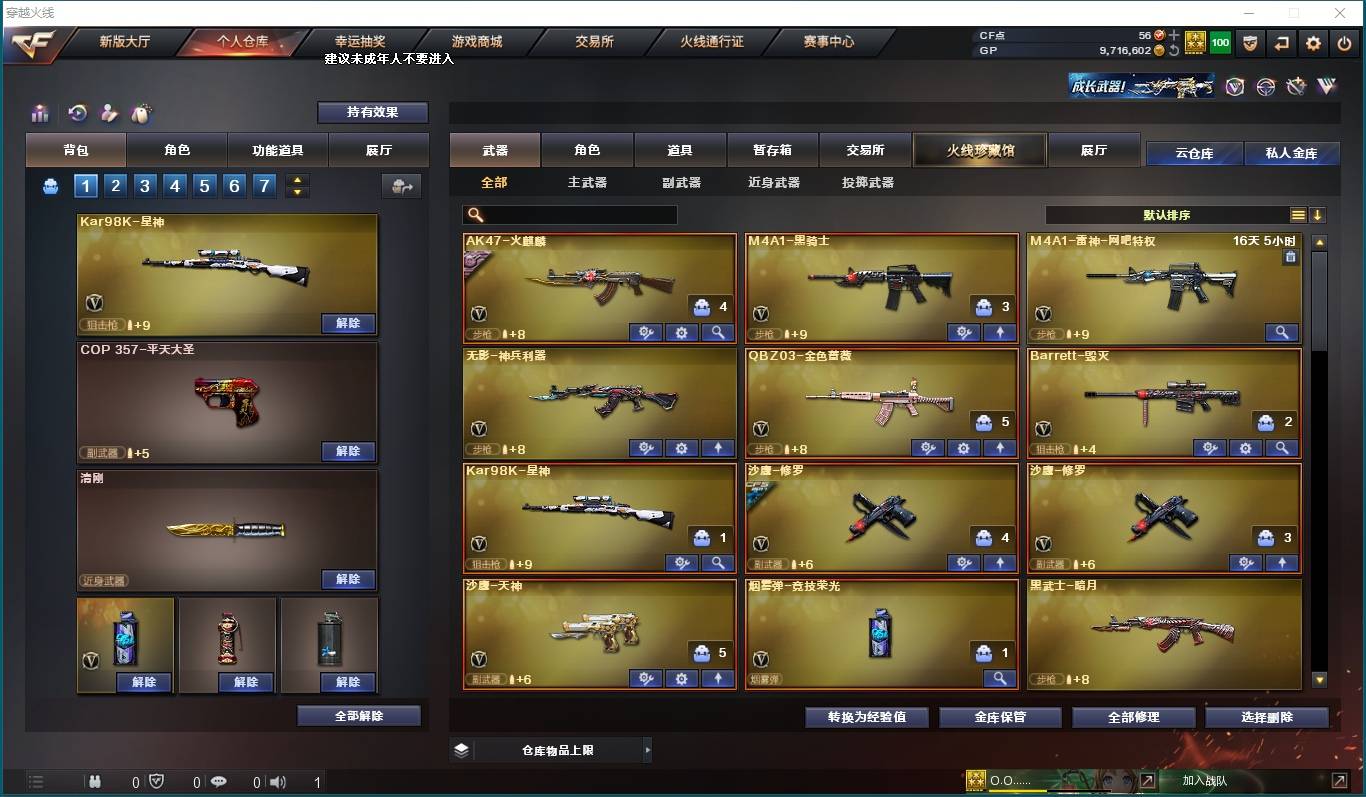Click the repair gear icon on AK47-火麒麟
Image resolution: width=1366 pixels, height=797 pixels.
[647, 332]
